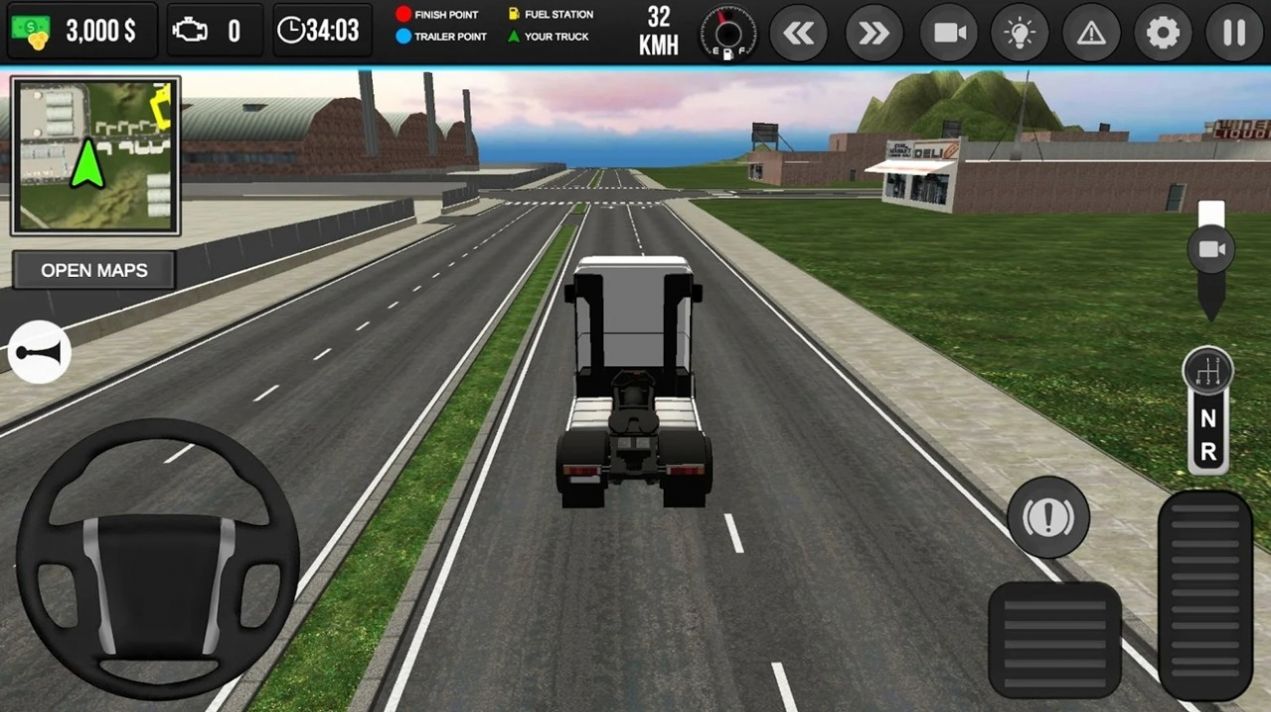Open the full map with OPEN MAPS

point(94,270)
